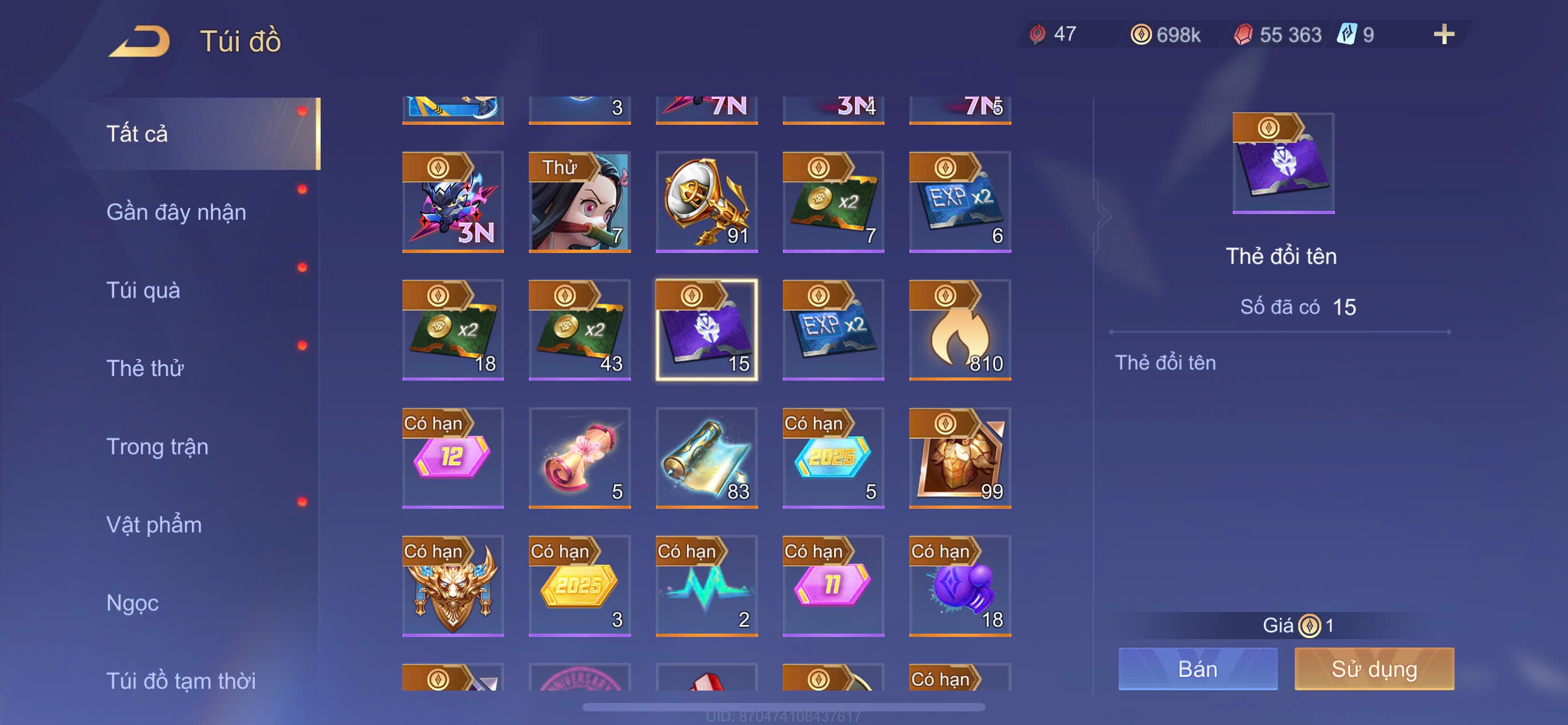Viewport: 1568px width, 725px height.
Task: Show the Thẻ thử category
Action: coord(145,368)
